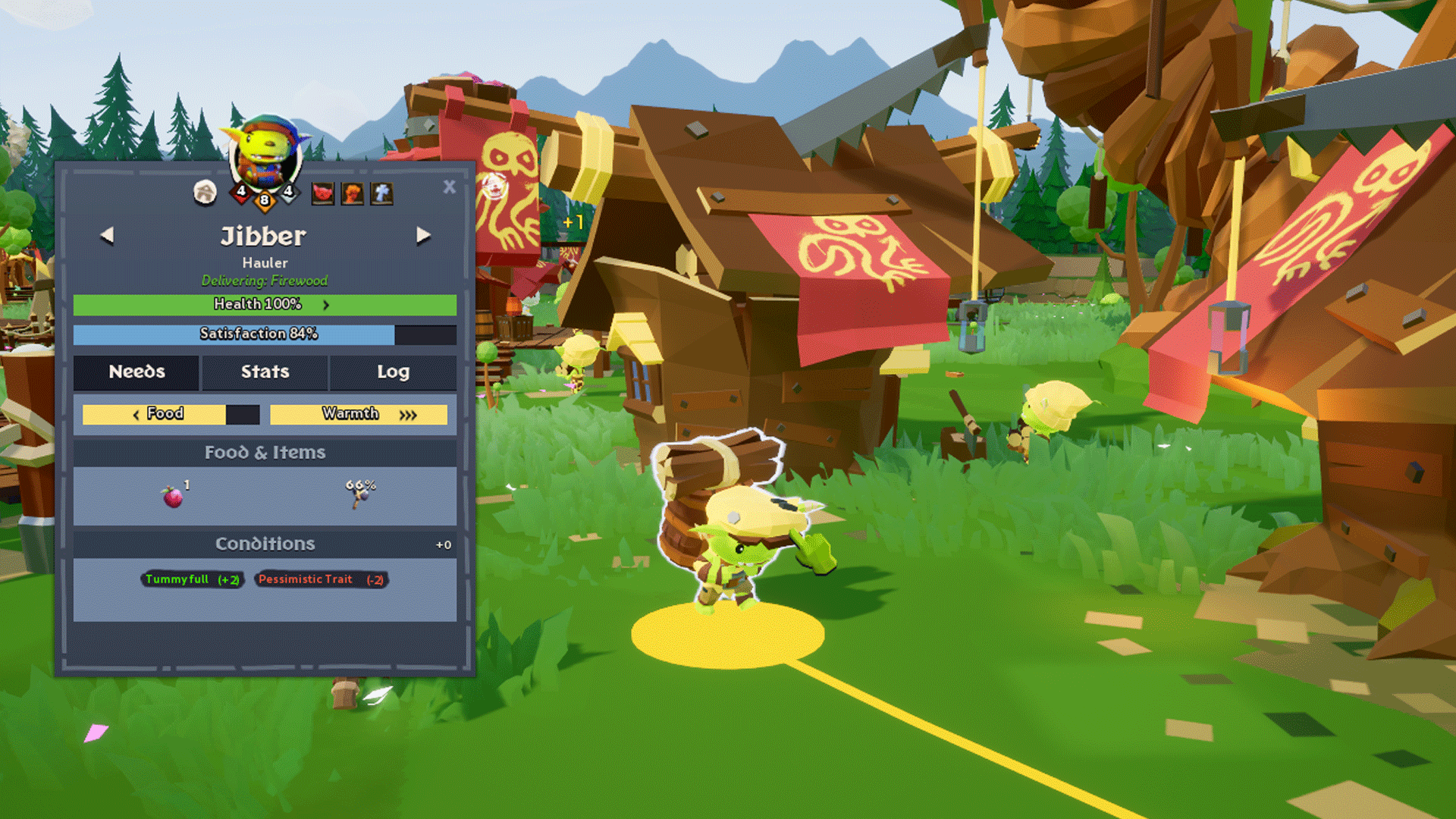Open the Stats tab
This screenshot has width=1456, height=819.
pyautogui.click(x=265, y=372)
